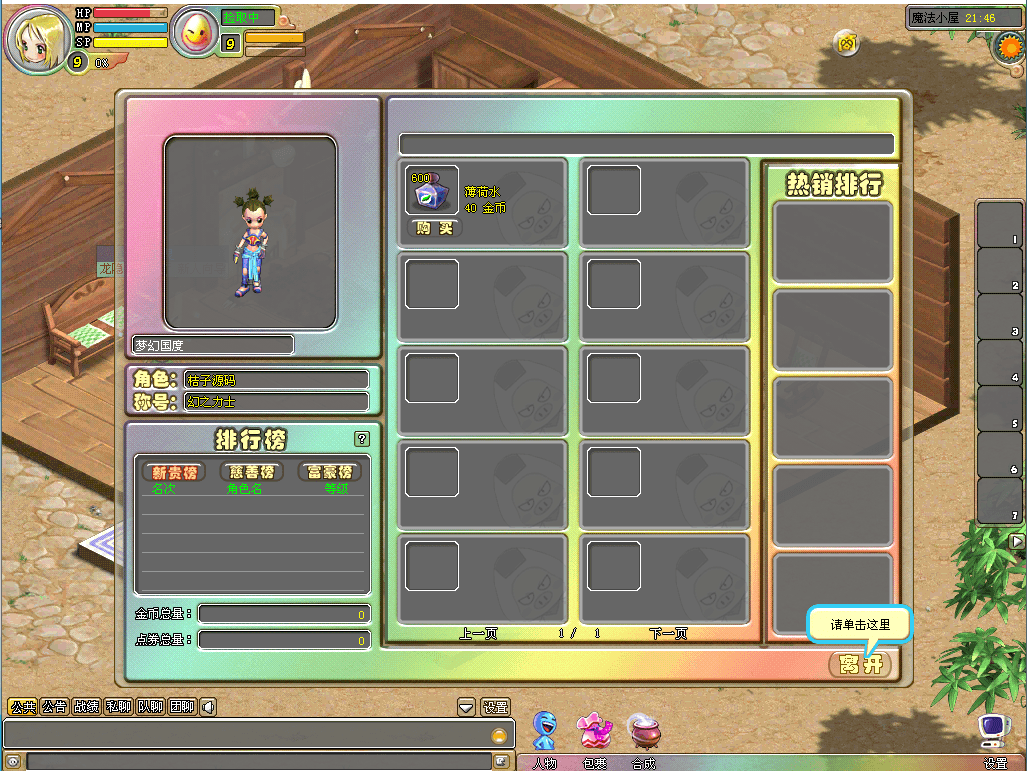The height and width of the screenshot is (771, 1027).
Task: Go to the next page (下一页)
Action: (669, 633)
